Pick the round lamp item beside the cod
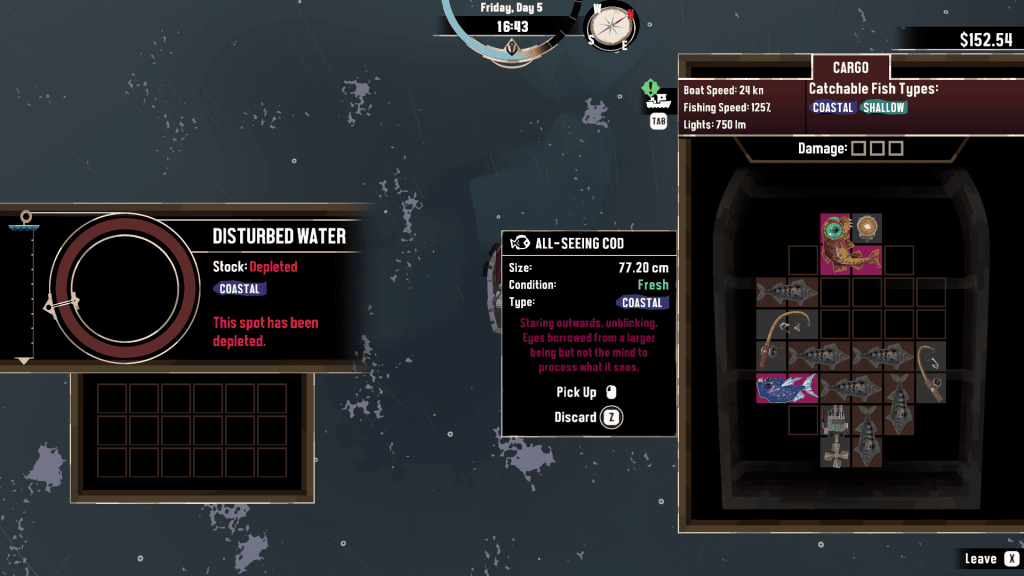This screenshot has width=1024, height=576. tap(866, 226)
